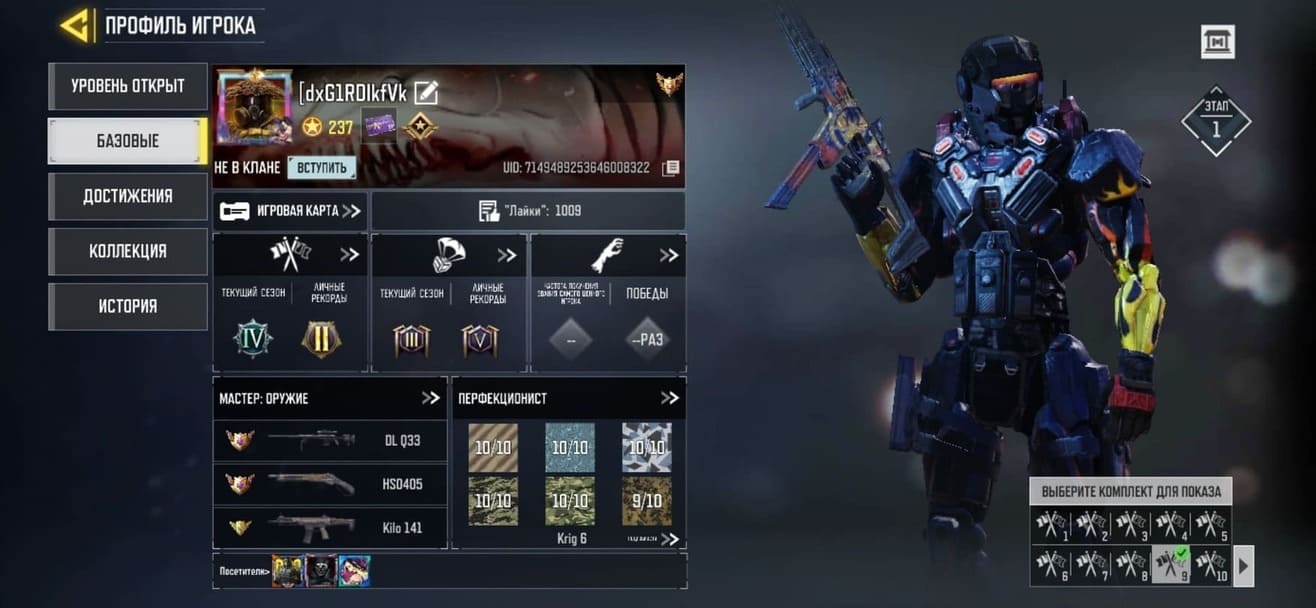
Task: Choose the HSO405 shotgun row
Action: pos(330,484)
